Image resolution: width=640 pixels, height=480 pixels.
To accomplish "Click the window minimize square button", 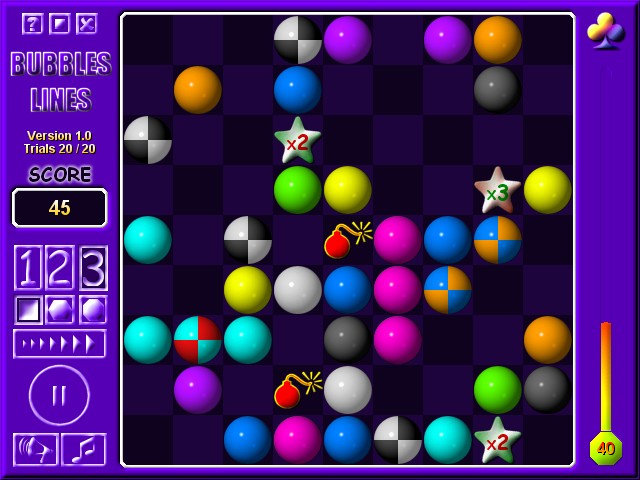I will [x=59, y=24].
